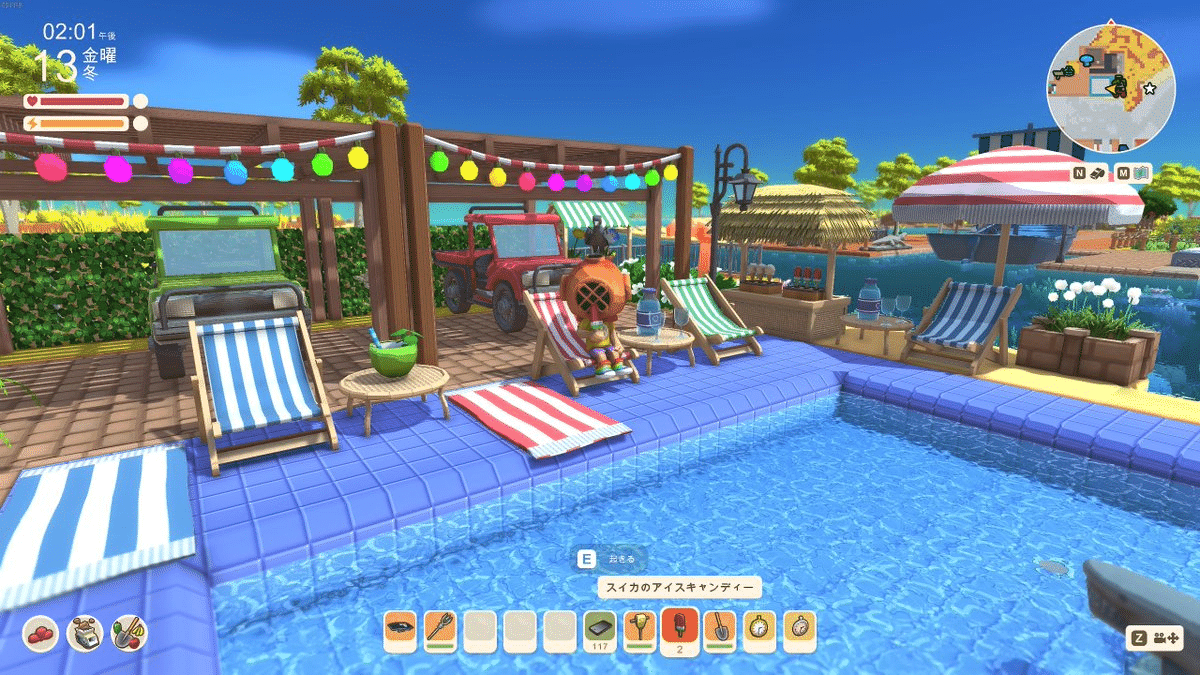The height and width of the screenshot is (675, 1200).
Task: Click the white star marker on minimap
Action: (x=1149, y=89)
